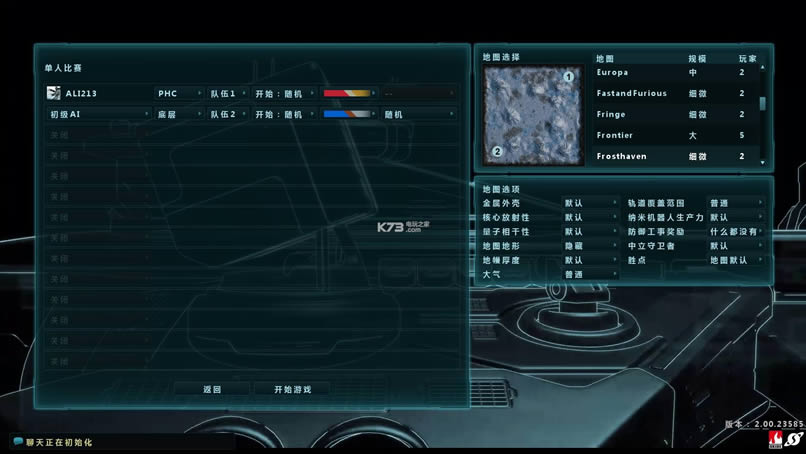Click the AI's blue and orange color selector
The height and width of the screenshot is (454, 806).
[x=349, y=114]
